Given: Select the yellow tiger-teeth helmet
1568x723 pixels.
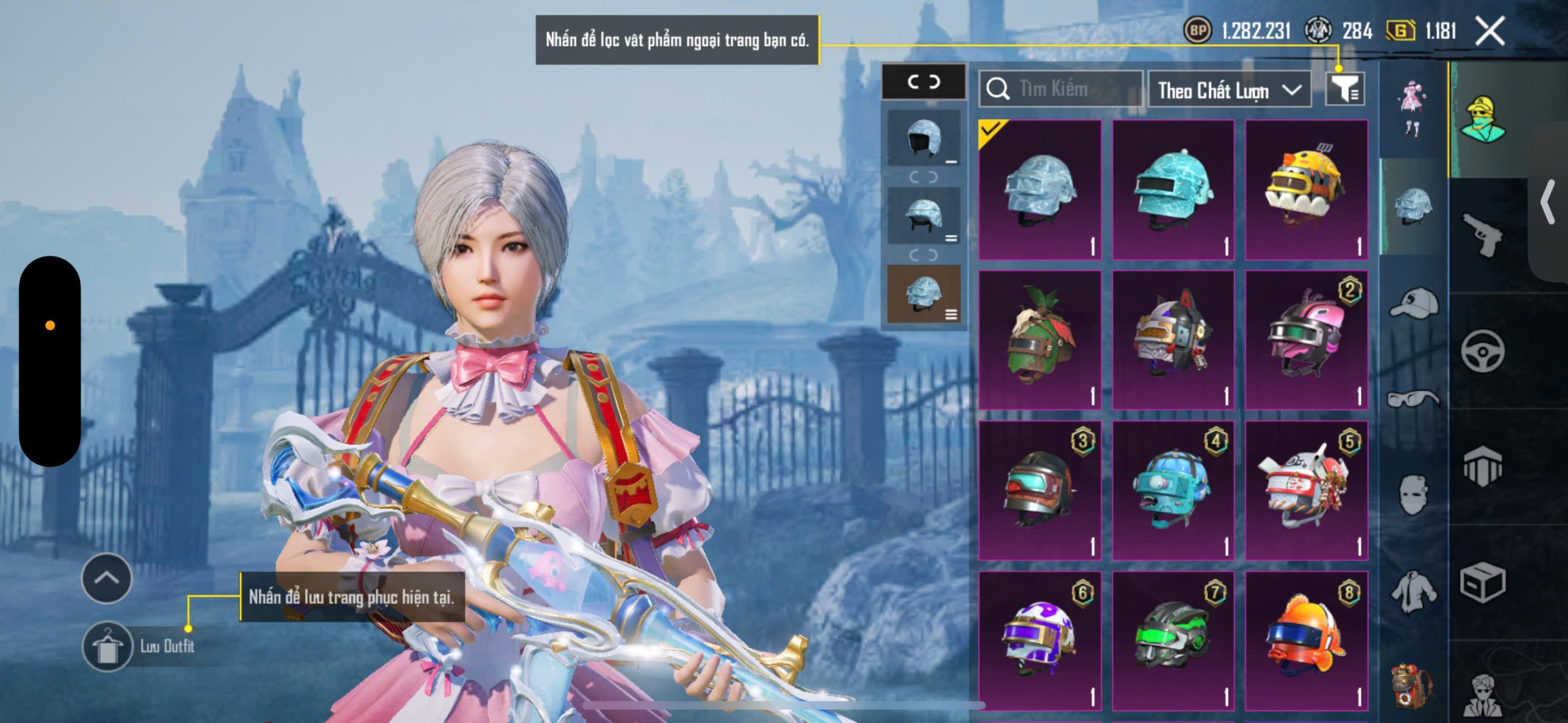Looking at the screenshot, I should 1306,190.
